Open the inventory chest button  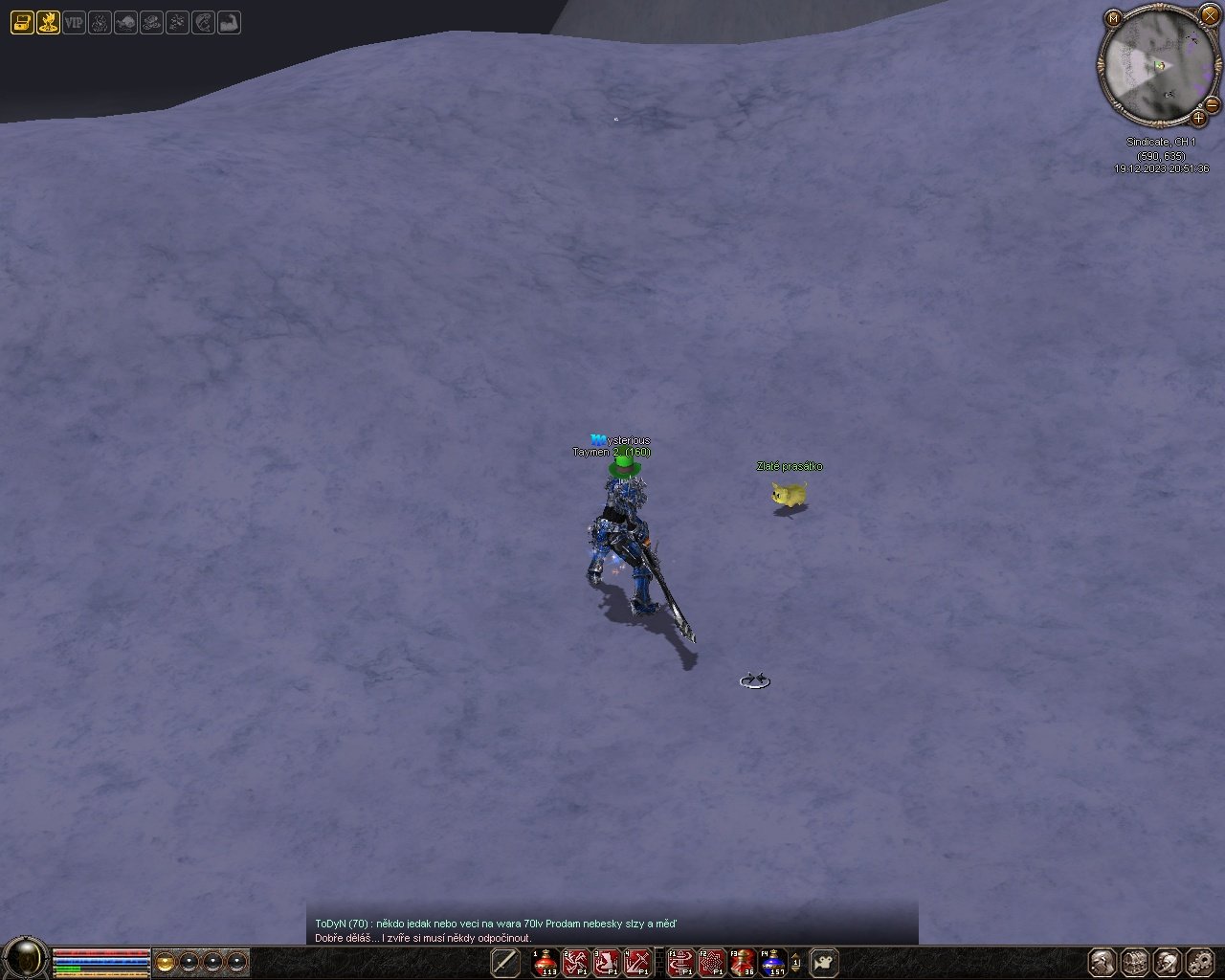click(1135, 962)
